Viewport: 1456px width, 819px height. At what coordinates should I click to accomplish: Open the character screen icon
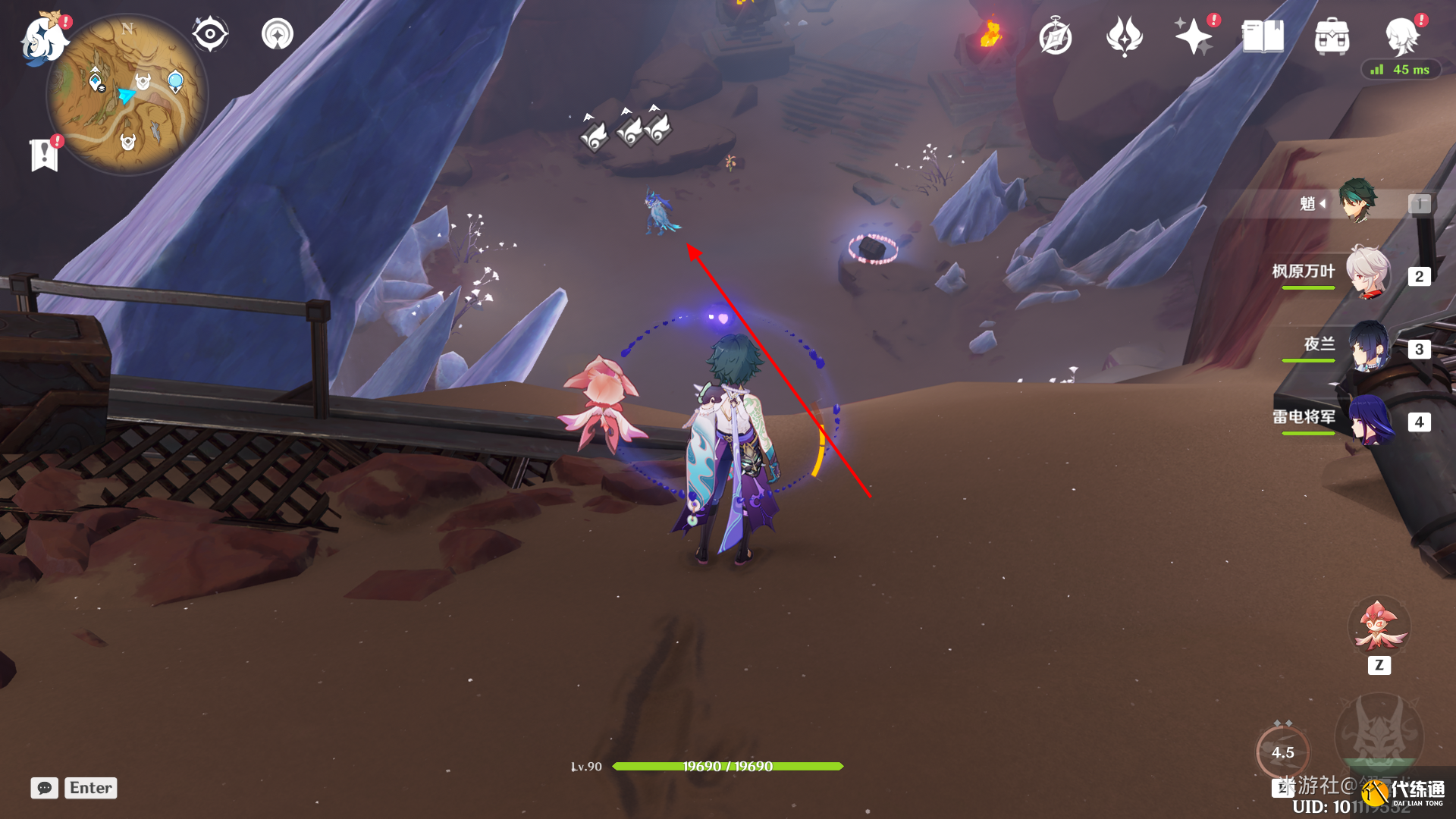pos(1401,36)
